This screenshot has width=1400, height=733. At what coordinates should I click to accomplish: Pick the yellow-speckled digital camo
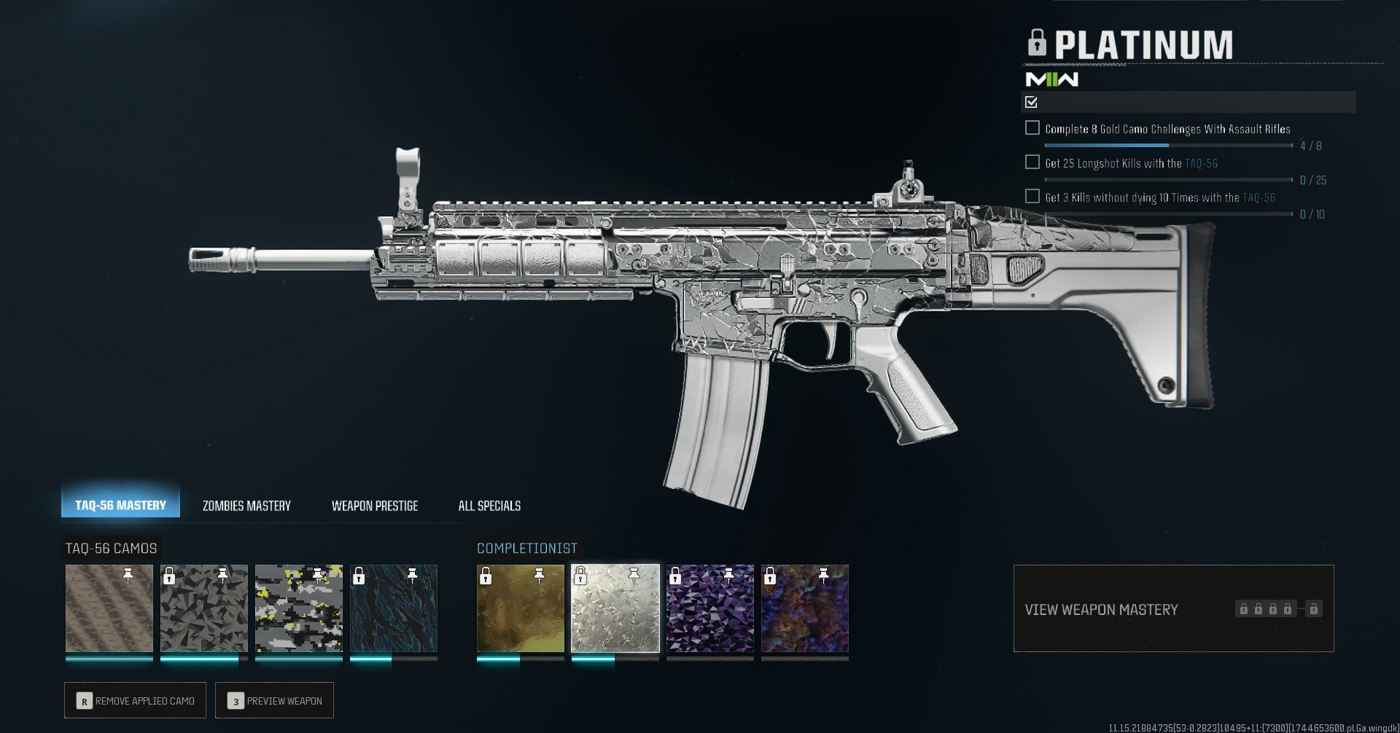(x=298, y=608)
